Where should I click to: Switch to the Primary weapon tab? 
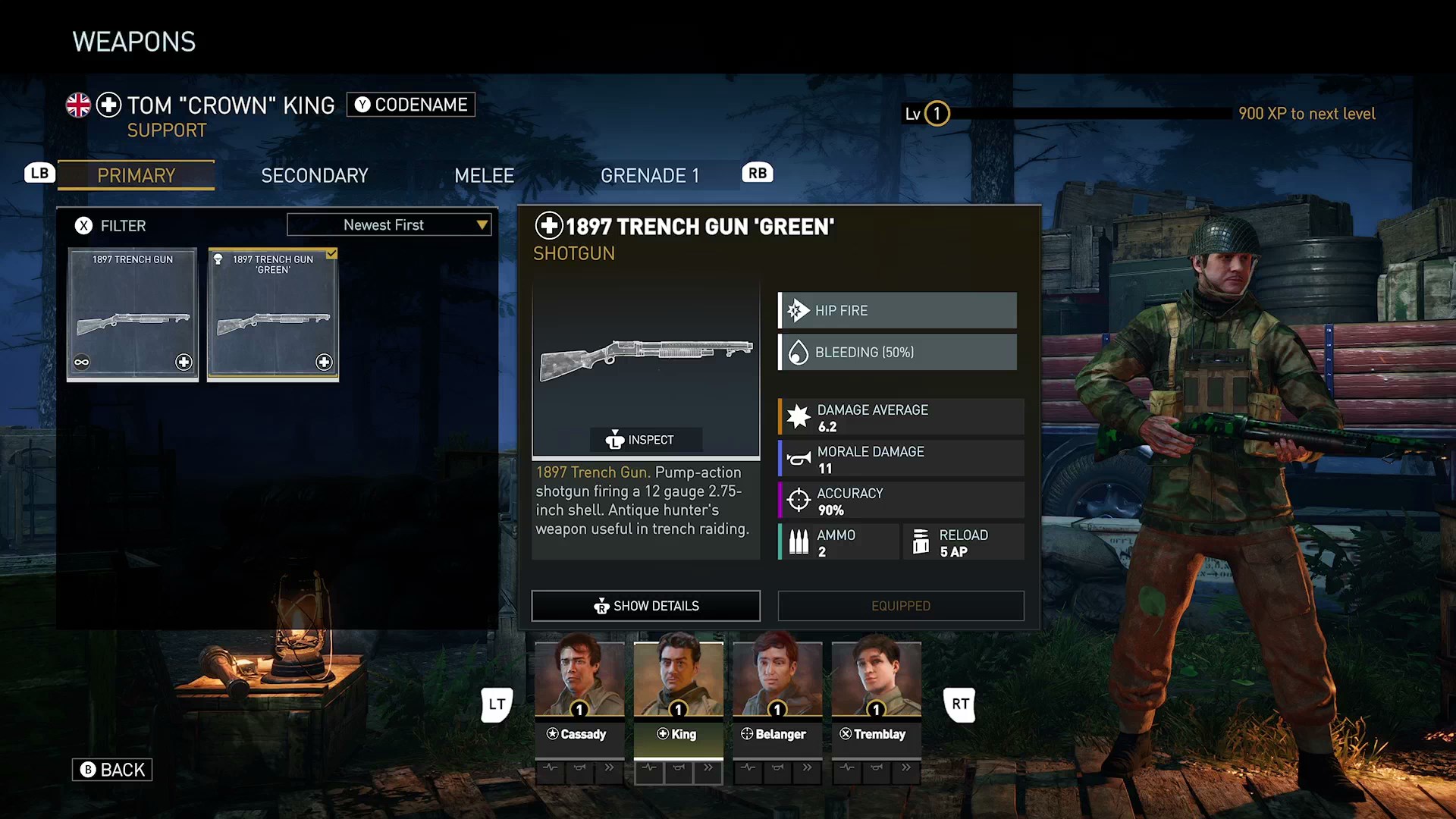coord(136,175)
